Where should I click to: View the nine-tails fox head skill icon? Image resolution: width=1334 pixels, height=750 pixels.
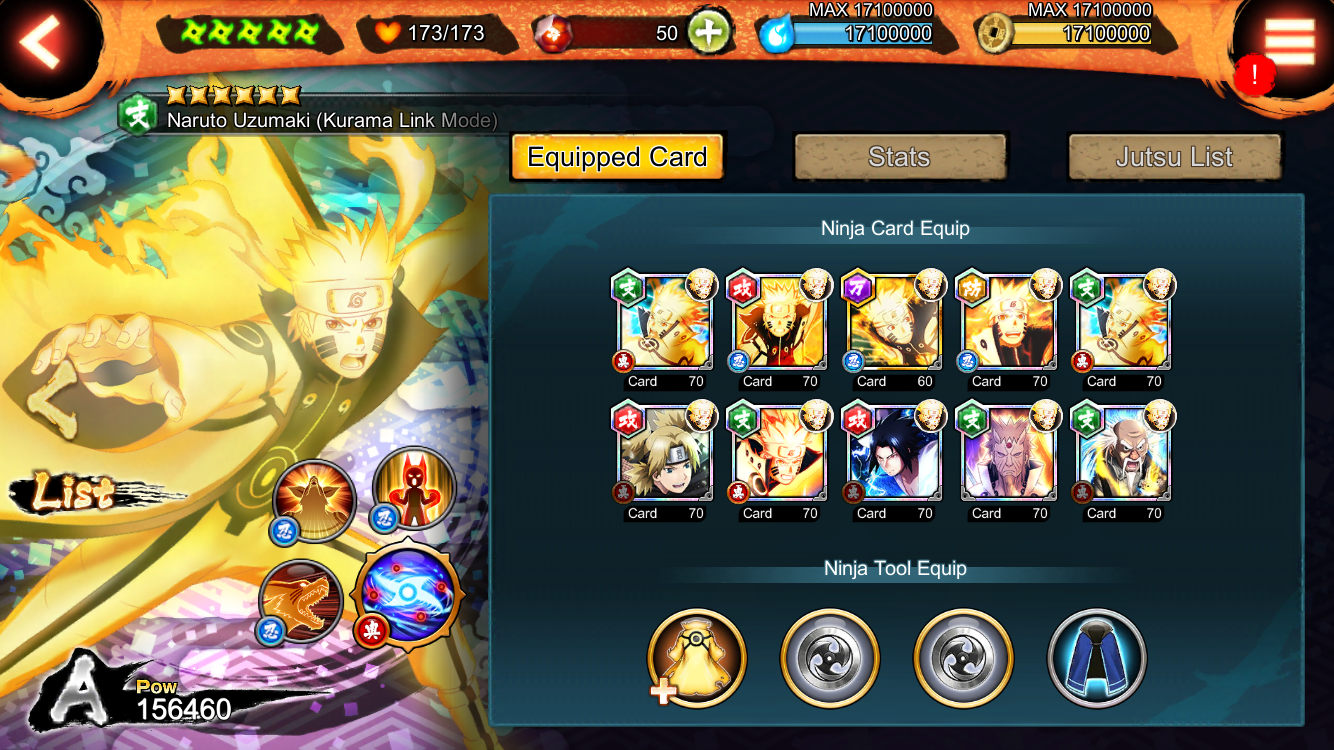pyautogui.click(x=299, y=602)
